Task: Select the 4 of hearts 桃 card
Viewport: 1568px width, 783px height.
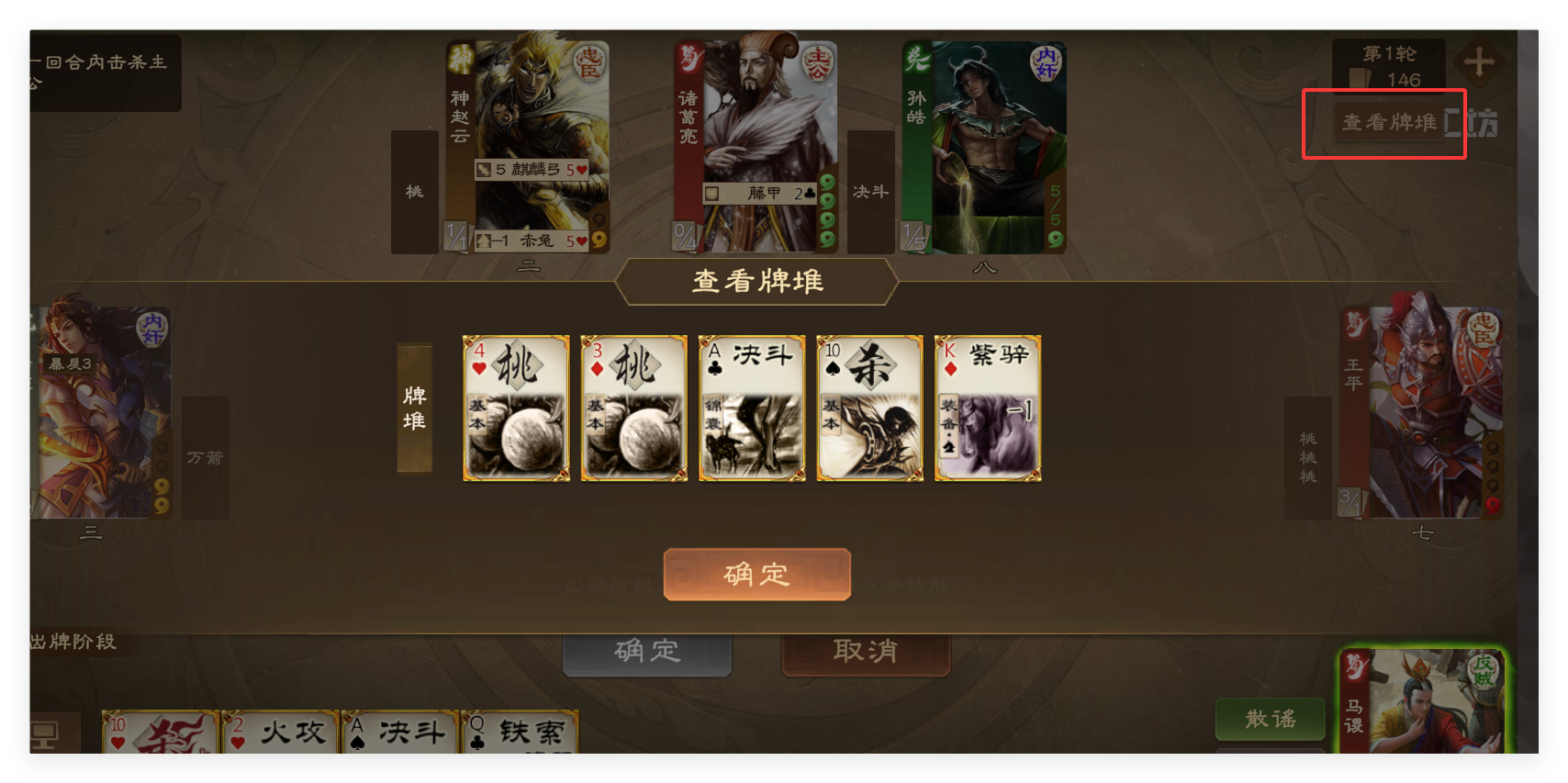Action: 516,408
